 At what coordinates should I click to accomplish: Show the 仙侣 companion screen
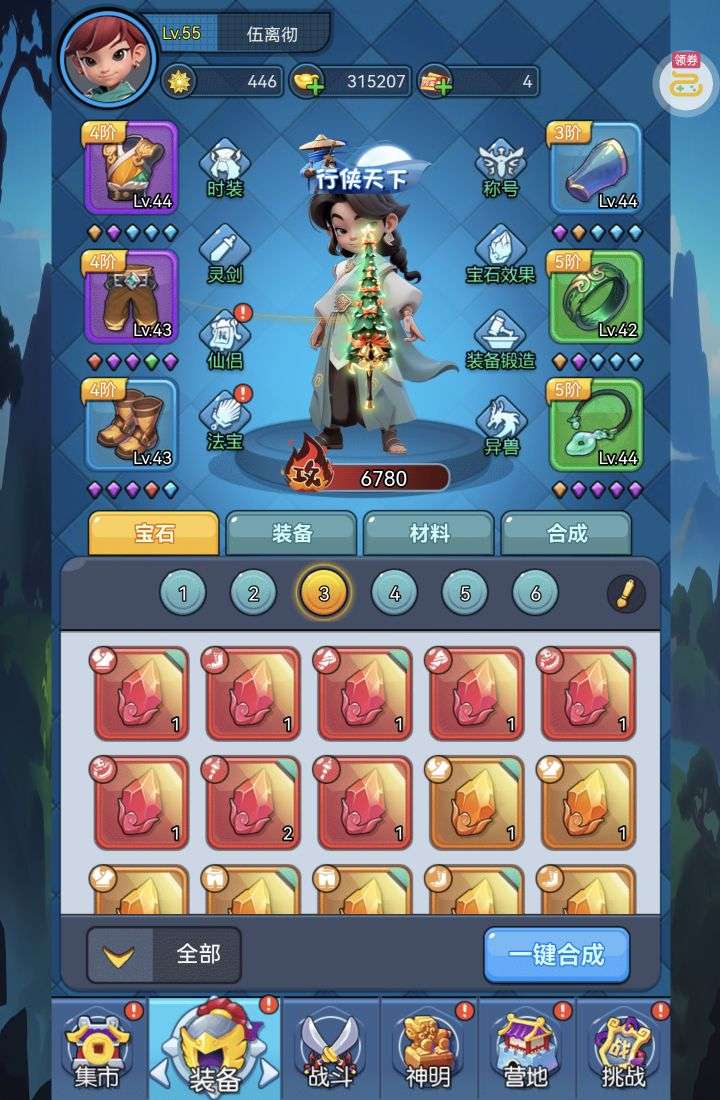[224, 340]
